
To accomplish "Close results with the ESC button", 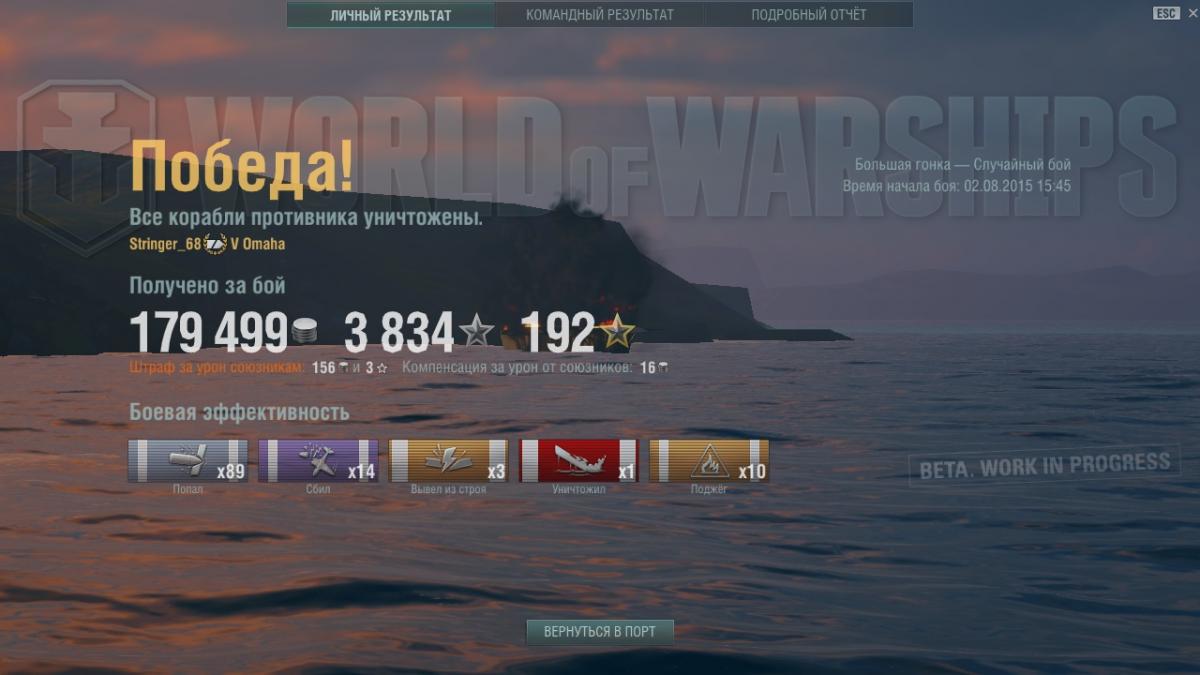I will 1166,13.
